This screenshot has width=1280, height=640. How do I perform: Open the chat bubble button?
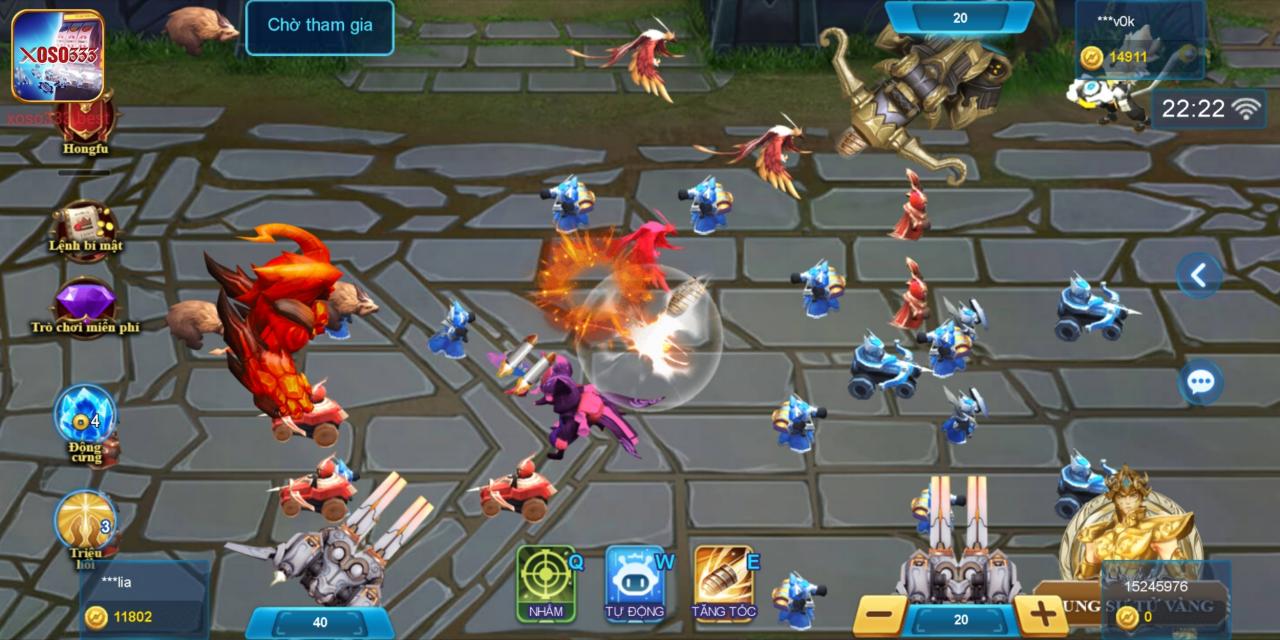pos(1200,382)
